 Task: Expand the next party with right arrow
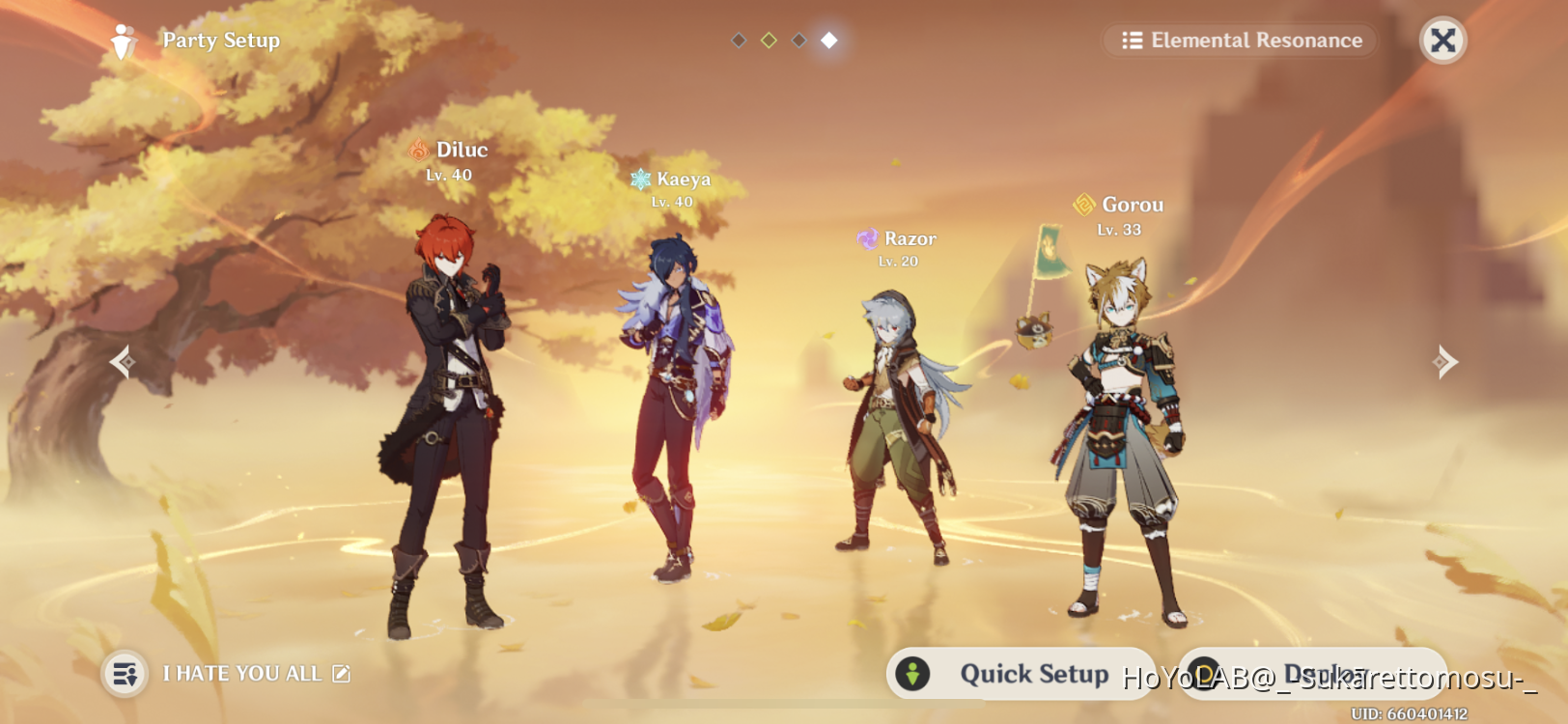point(1445,361)
